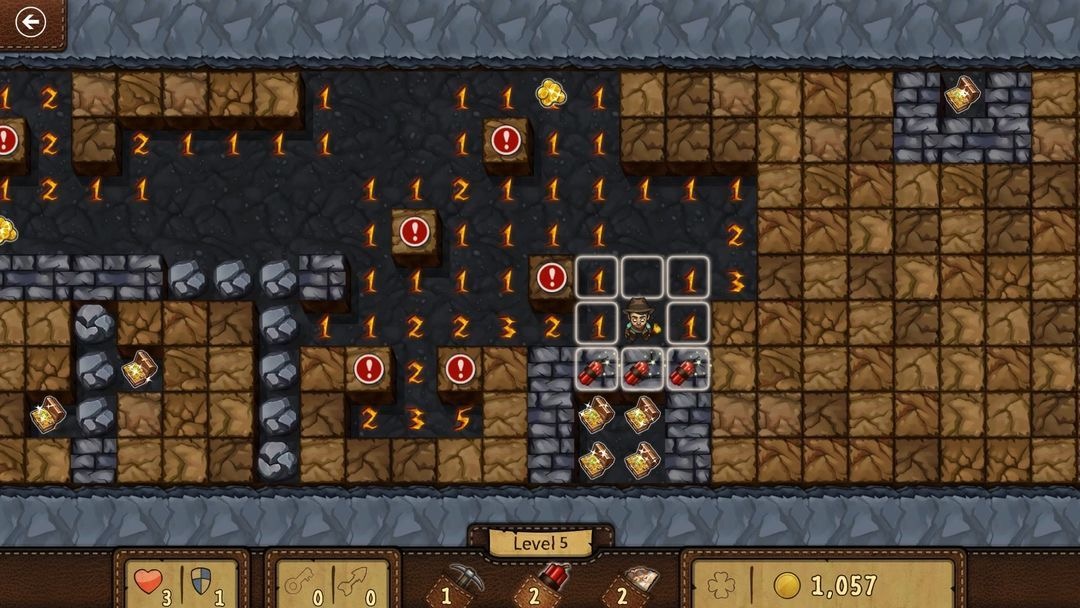
Task: Step onto the highlighted blank tile above the explorer
Action: tap(643, 278)
